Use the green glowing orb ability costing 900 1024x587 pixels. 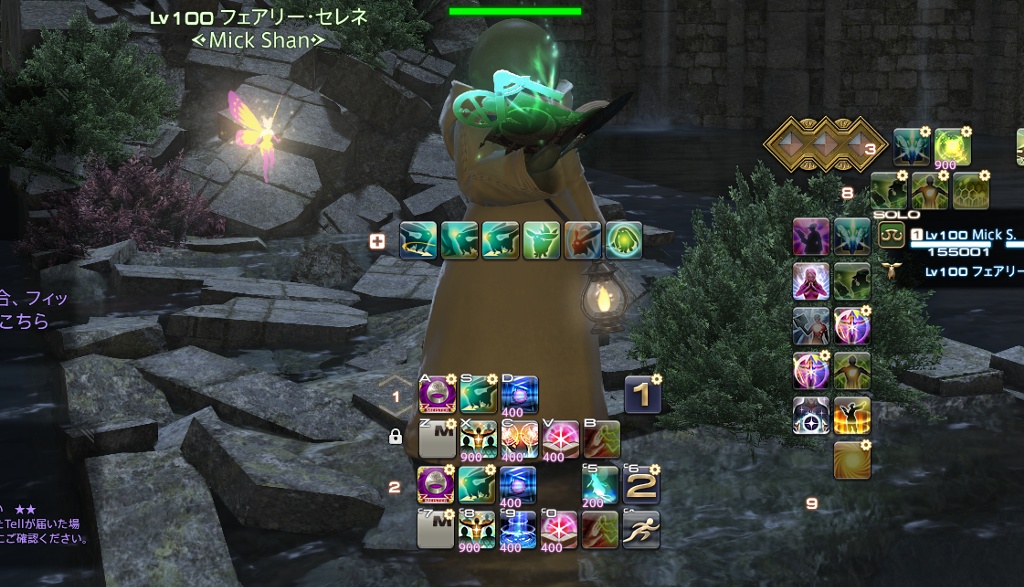[x=952, y=147]
